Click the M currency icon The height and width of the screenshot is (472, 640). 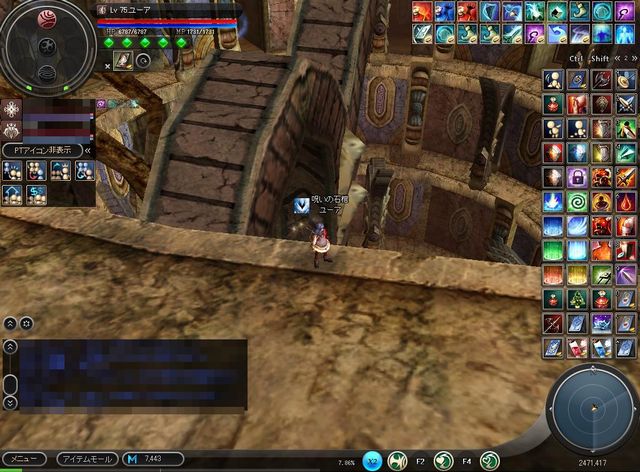(x=132, y=459)
